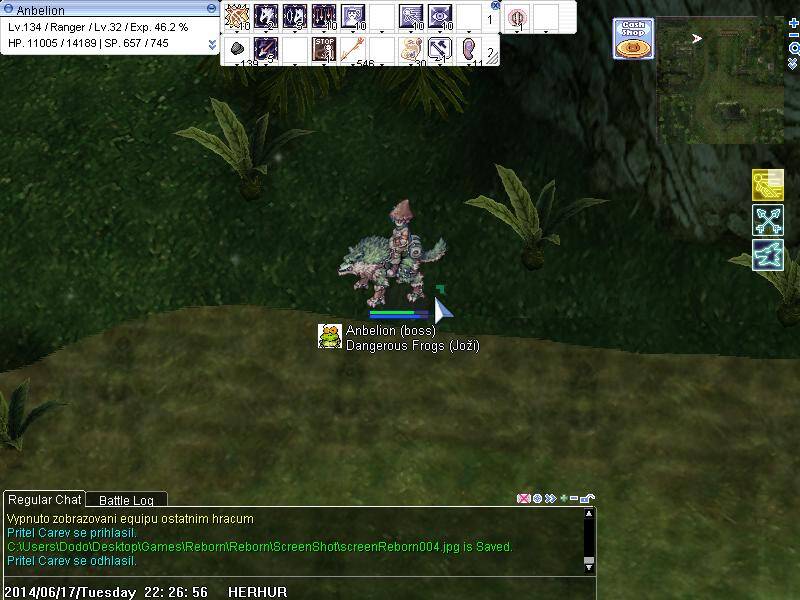Use the scroll item with 30 count
Screen dimensions: 800x600
[410, 48]
